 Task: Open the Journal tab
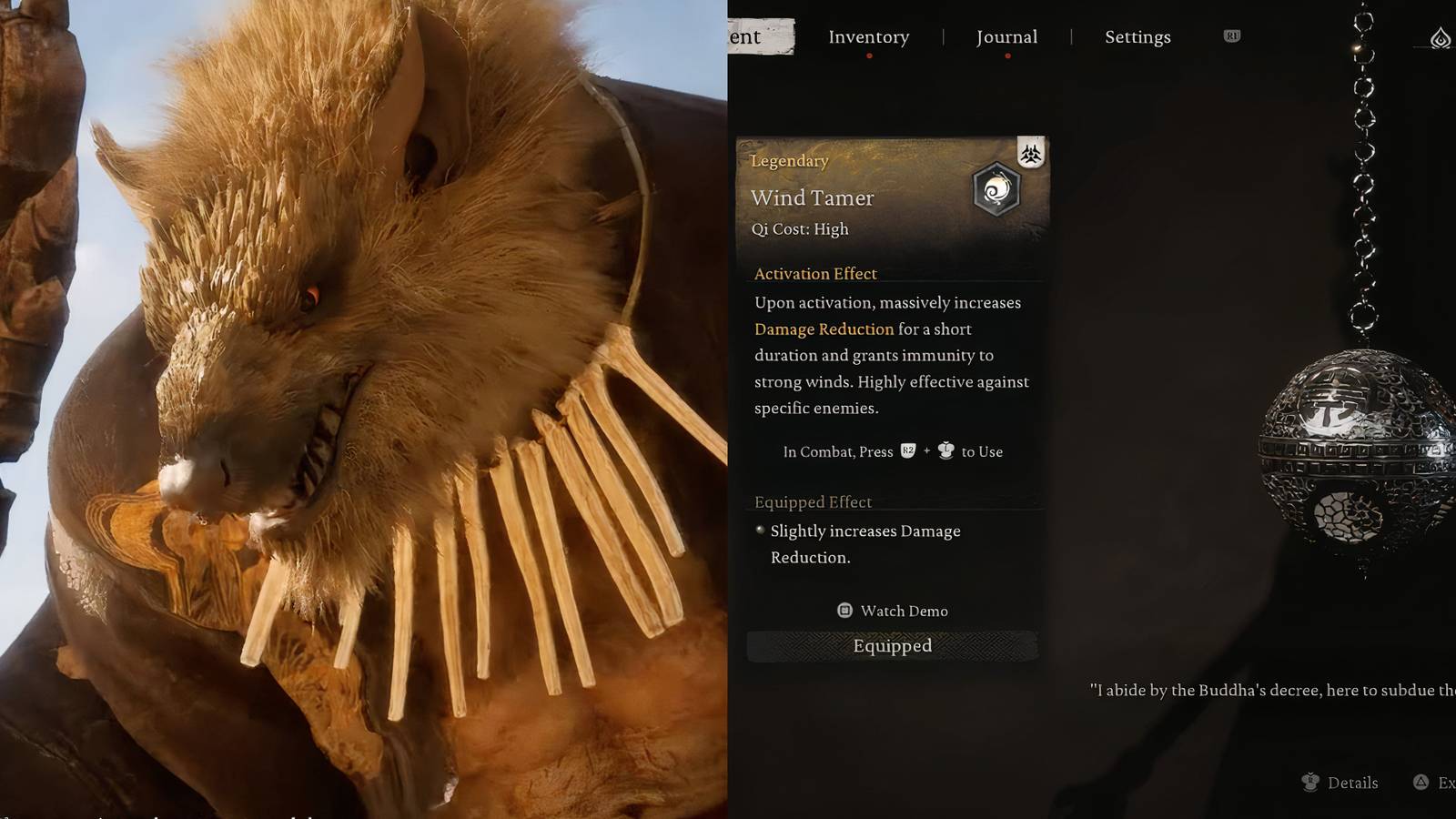click(x=1006, y=36)
